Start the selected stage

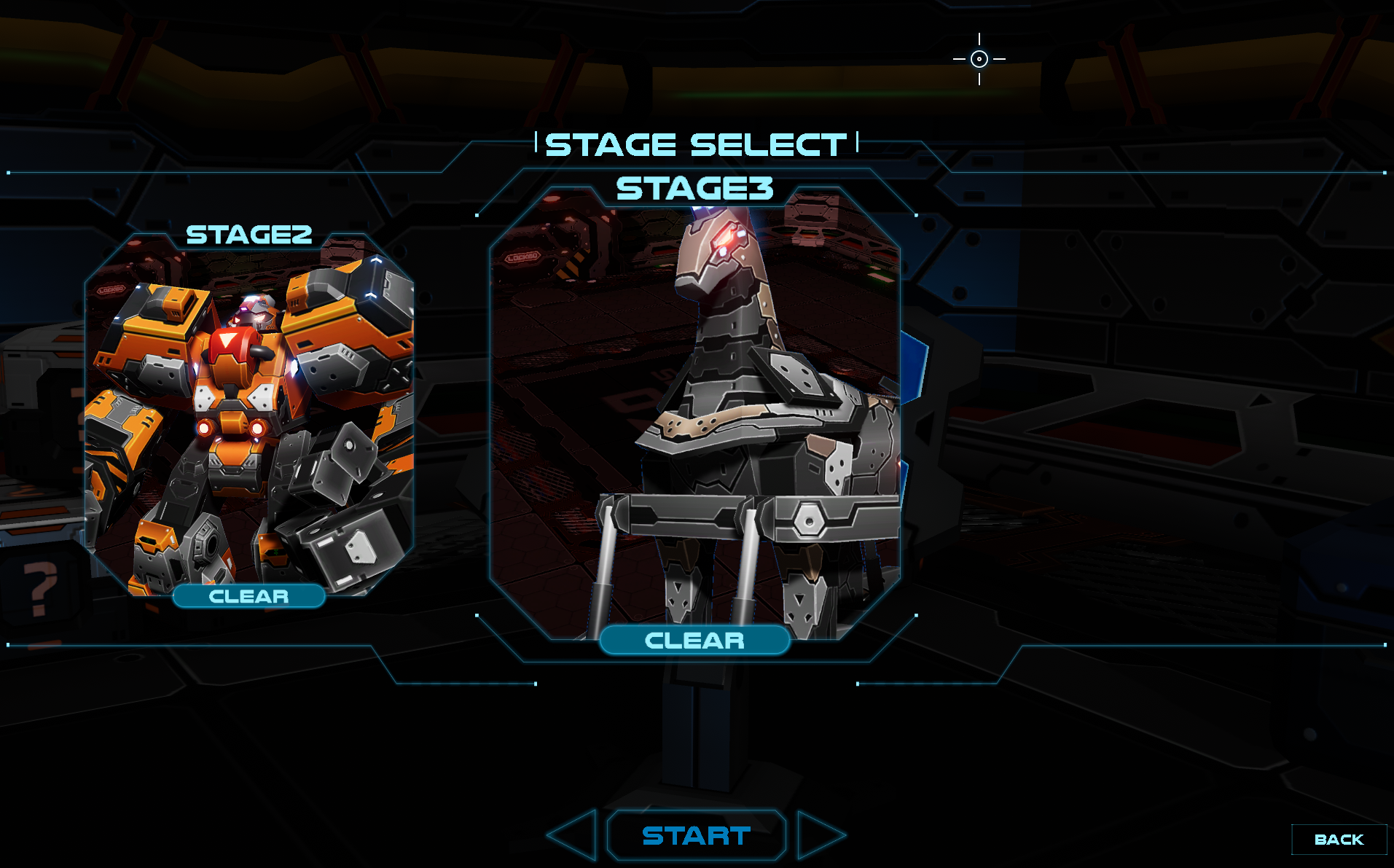696,835
